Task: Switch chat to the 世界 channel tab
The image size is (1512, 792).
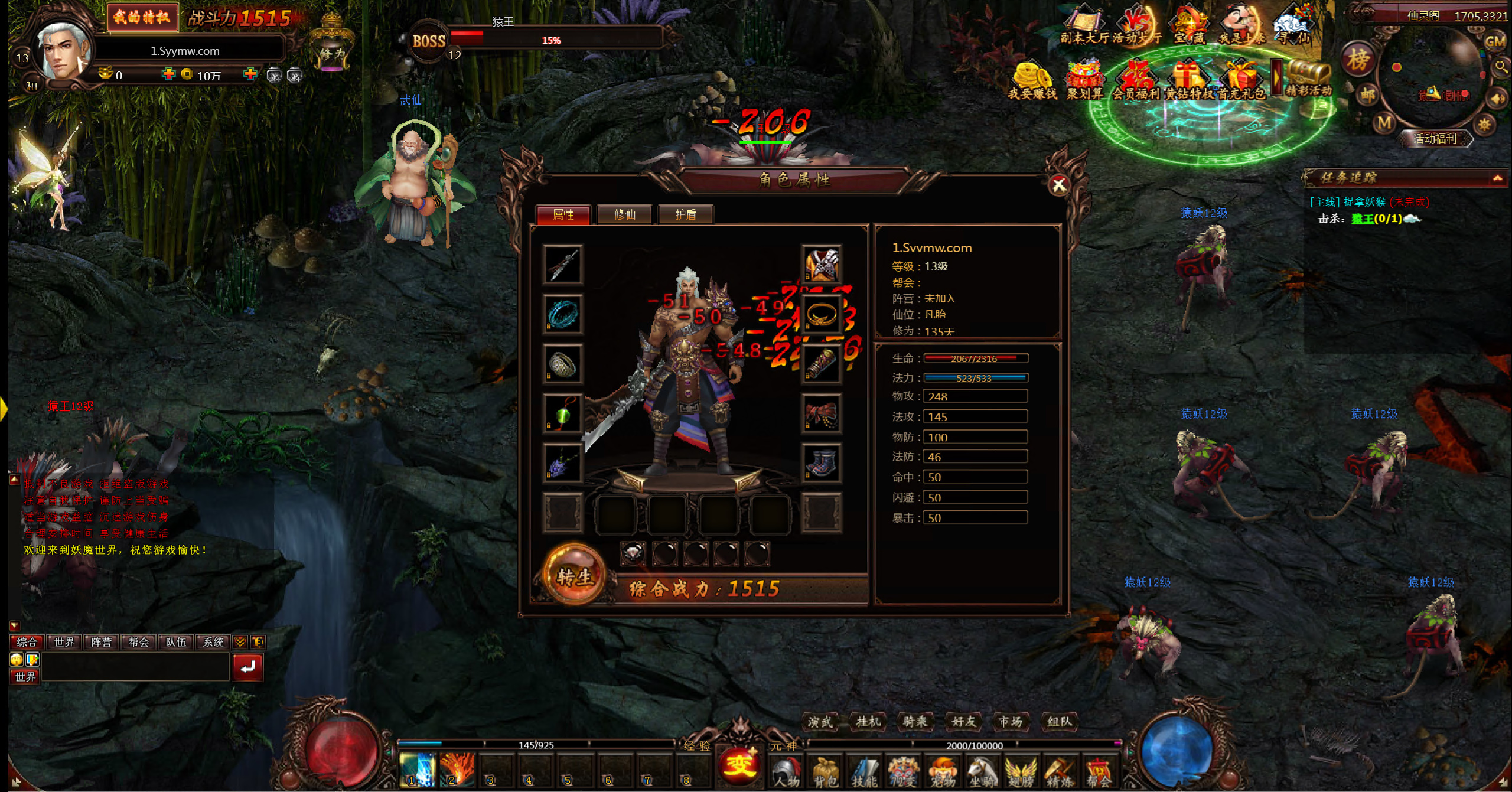Action: coord(64,642)
